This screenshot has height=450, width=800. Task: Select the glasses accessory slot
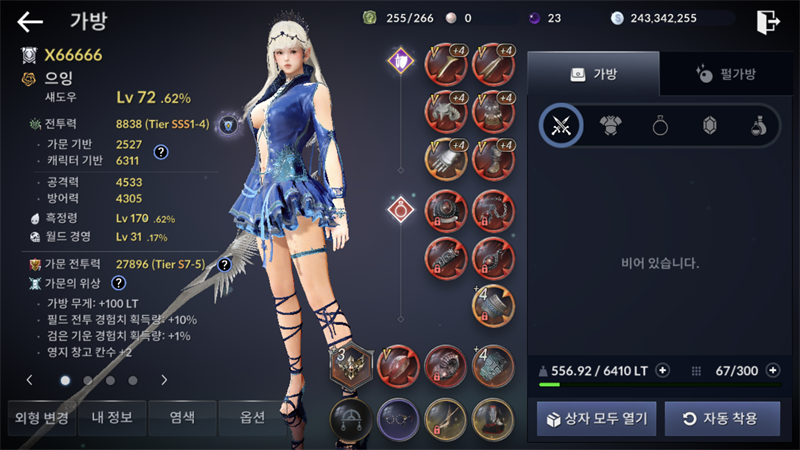click(399, 418)
